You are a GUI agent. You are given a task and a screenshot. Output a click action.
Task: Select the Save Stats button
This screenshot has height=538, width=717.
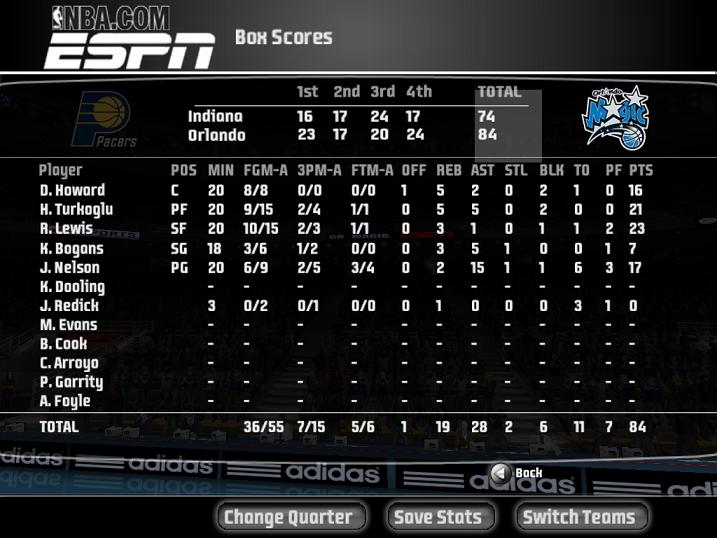pyautogui.click(x=437, y=517)
